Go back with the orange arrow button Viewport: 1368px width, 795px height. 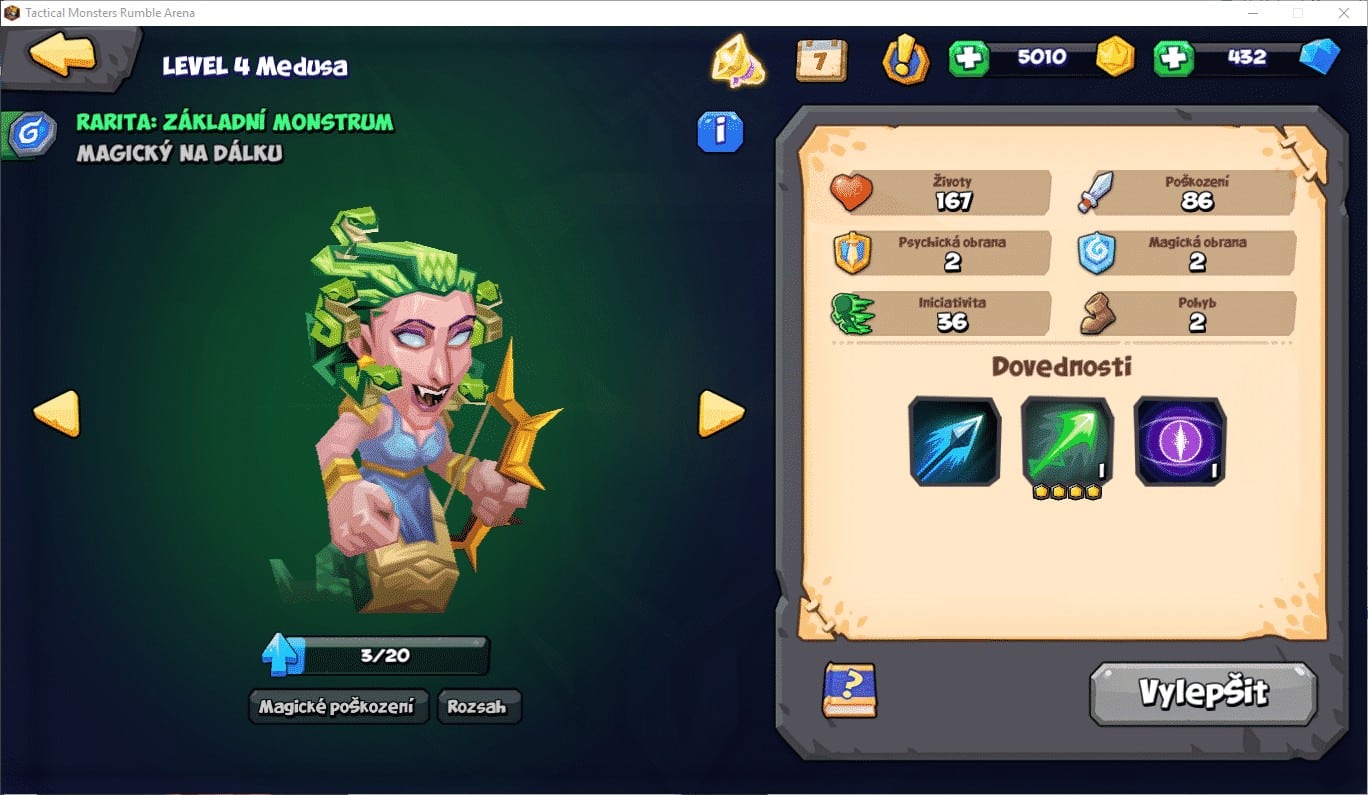[62, 55]
